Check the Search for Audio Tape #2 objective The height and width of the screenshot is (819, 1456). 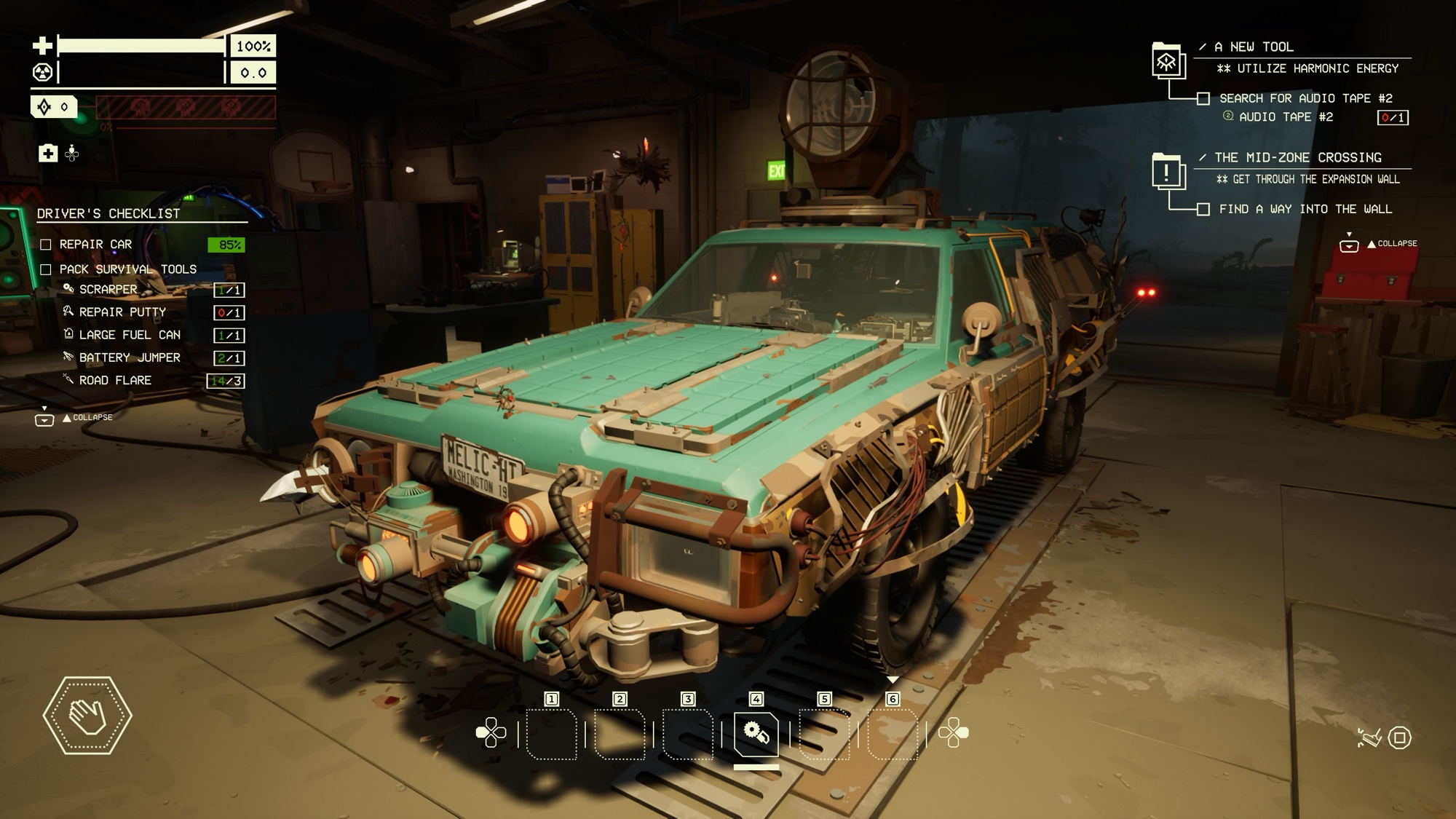coord(1203,98)
